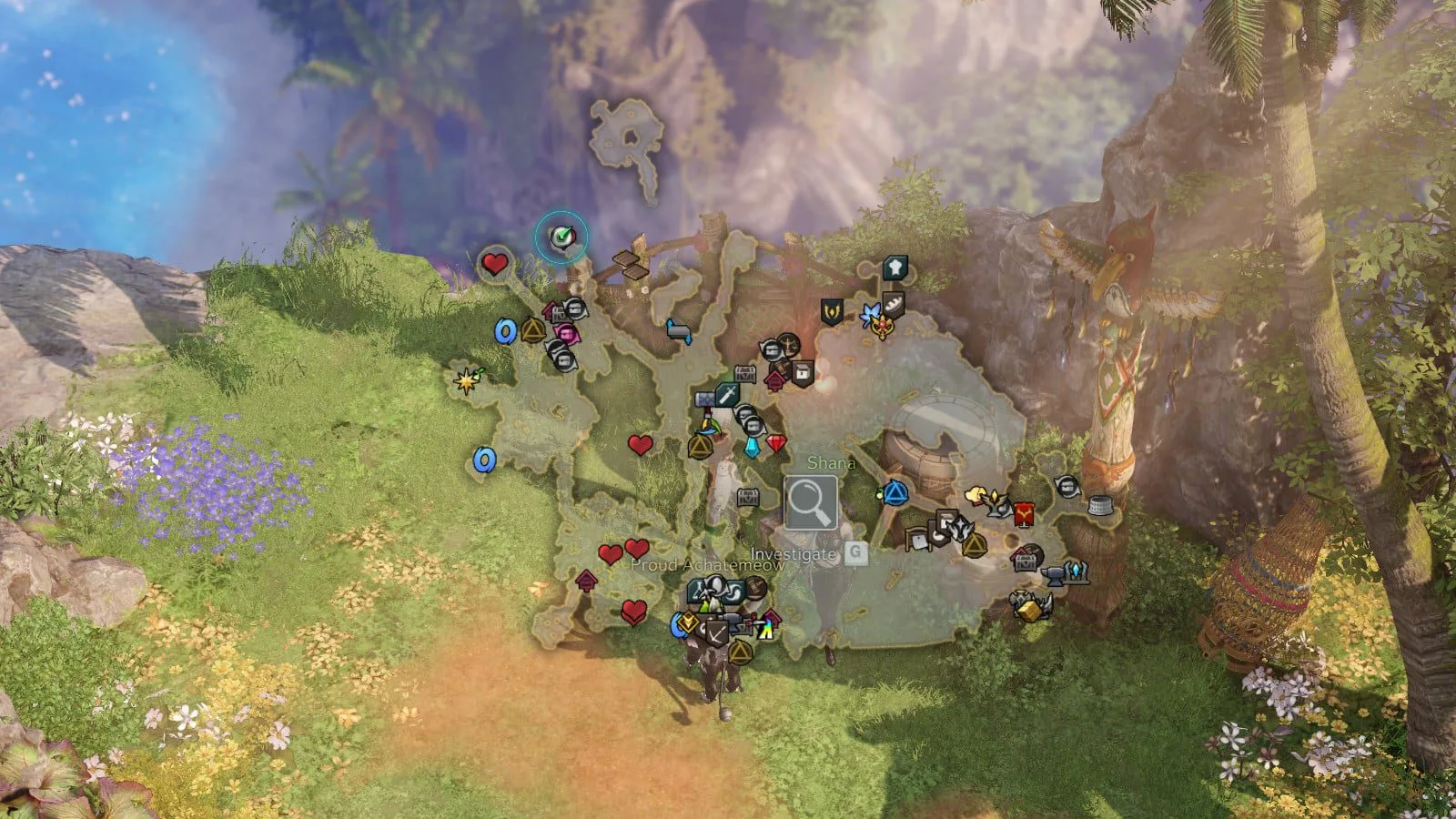The image size is (1456, 819).
Task: Select the Investigate magnifying glass icon
Action: pyautogui.click(x=811, y=502)
